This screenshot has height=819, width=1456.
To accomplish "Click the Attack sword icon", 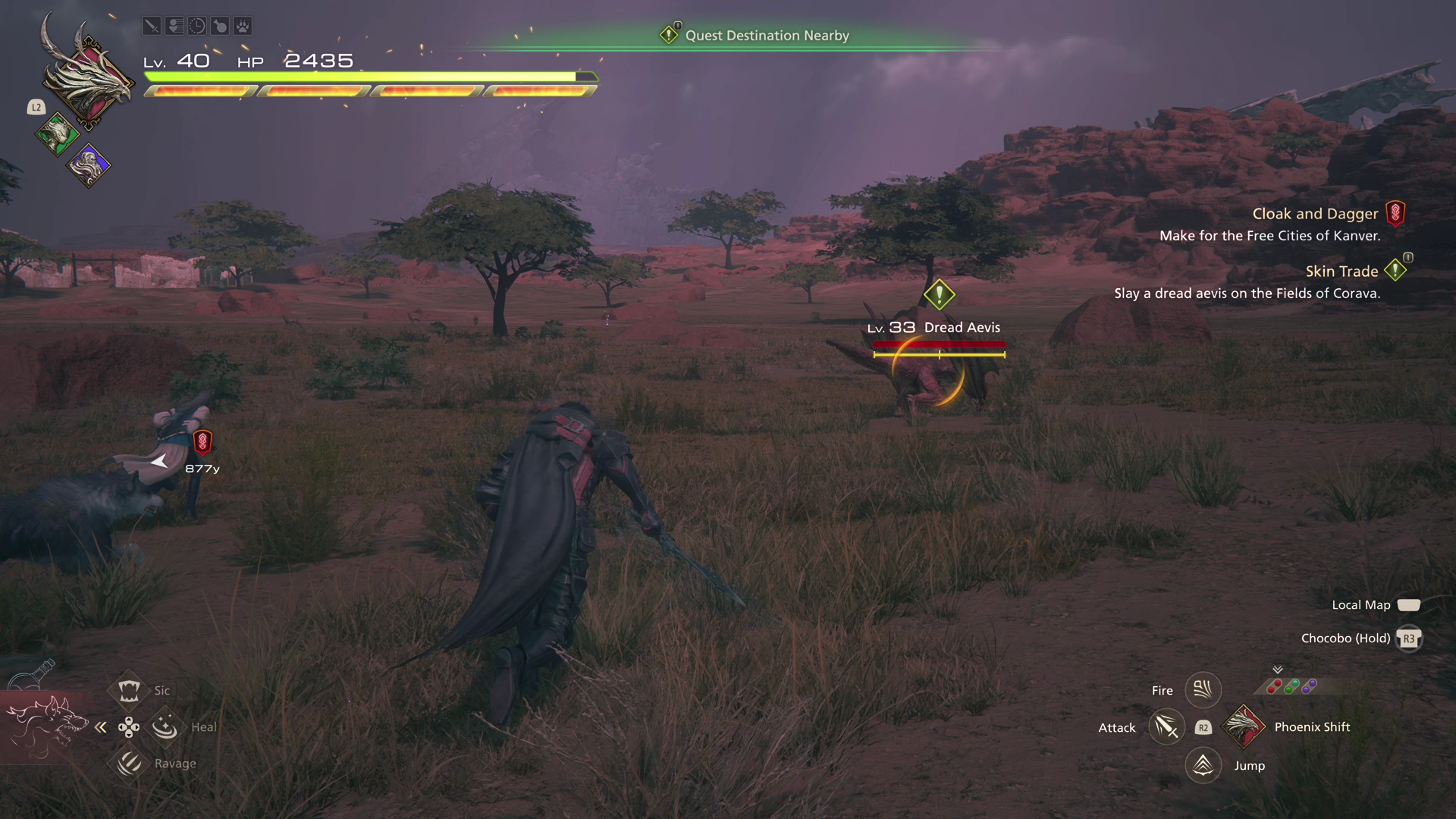I will 1167,727.
